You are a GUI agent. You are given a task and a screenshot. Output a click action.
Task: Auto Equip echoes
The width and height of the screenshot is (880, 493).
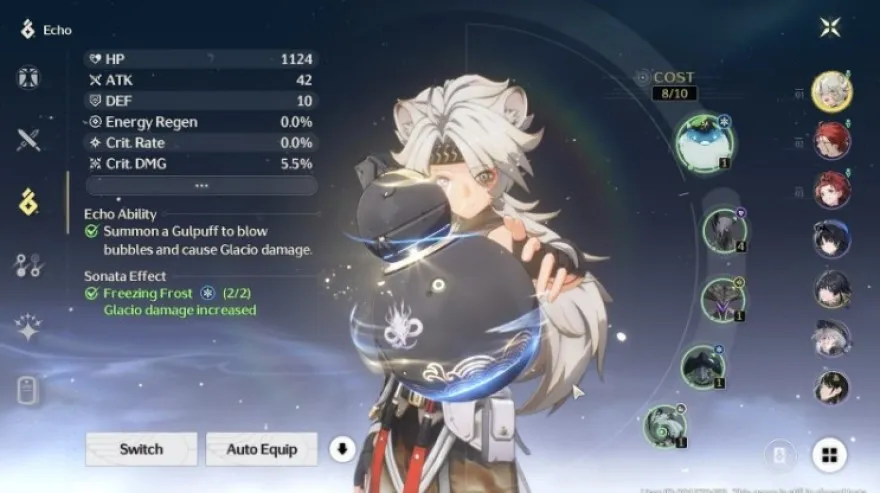click(x=262, y=449)
